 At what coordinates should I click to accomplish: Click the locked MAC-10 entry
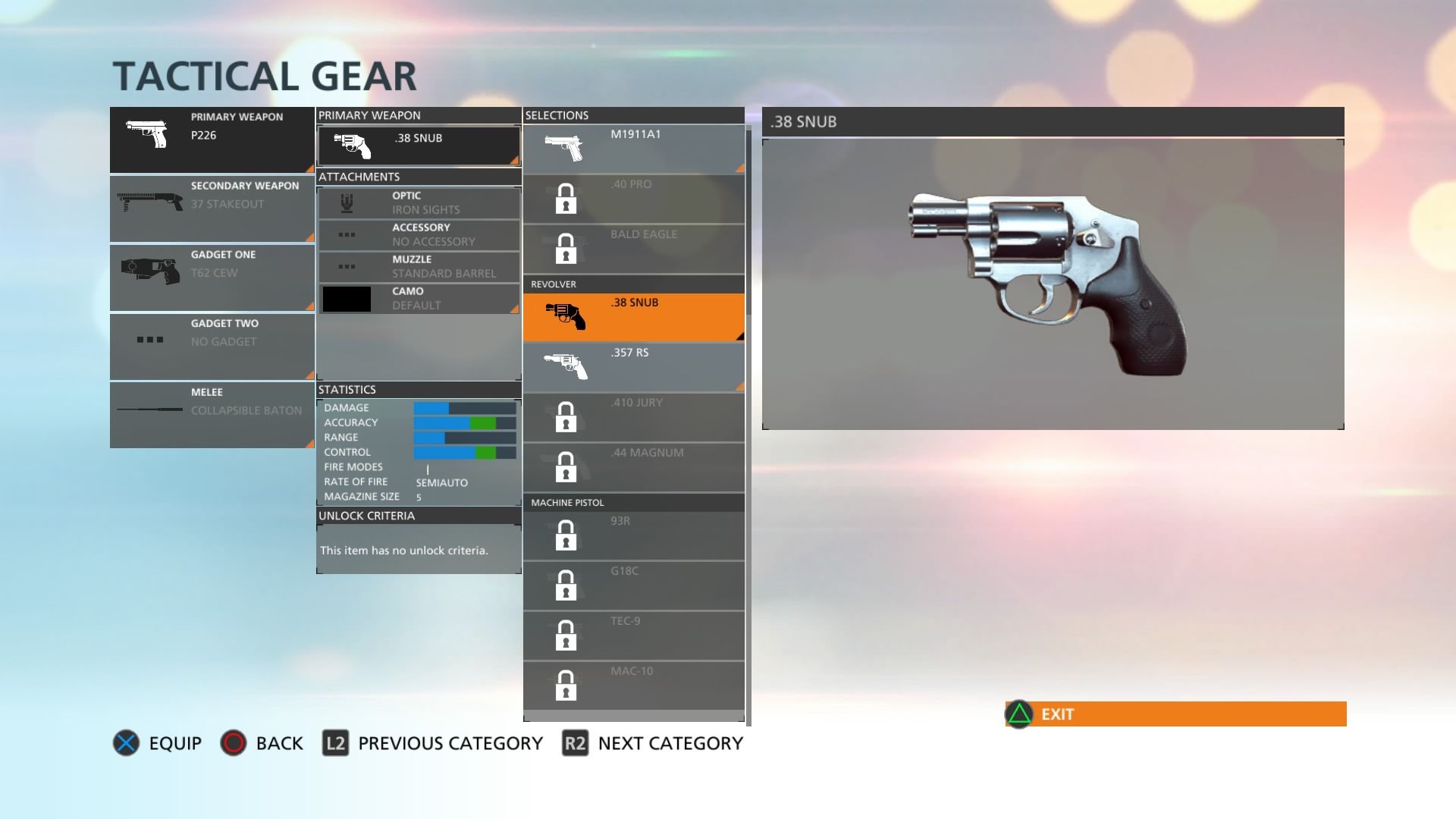[633, 686]
